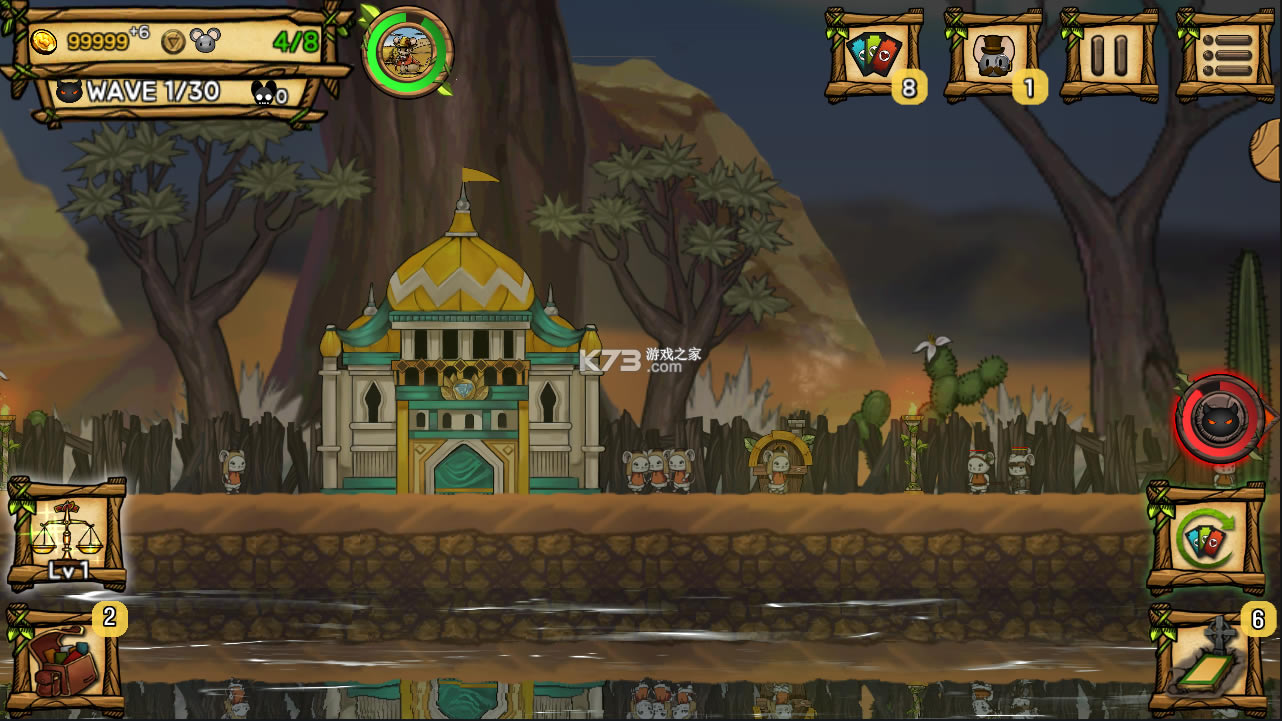
Task: Open the in-game options list menu
Action: (1230, 55)
